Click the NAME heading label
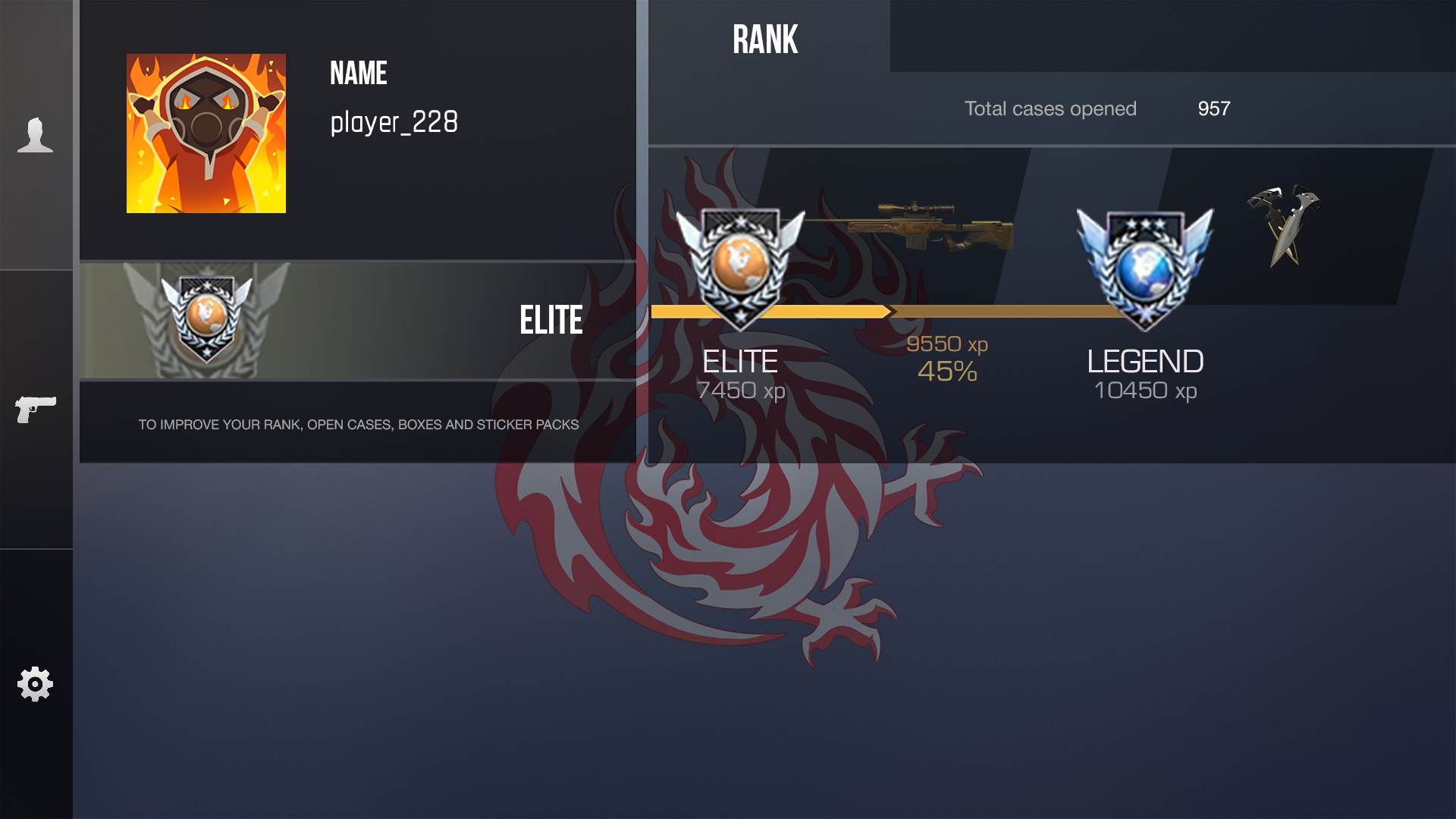Viewport: 1456px width, 819px height. point(358,74)
